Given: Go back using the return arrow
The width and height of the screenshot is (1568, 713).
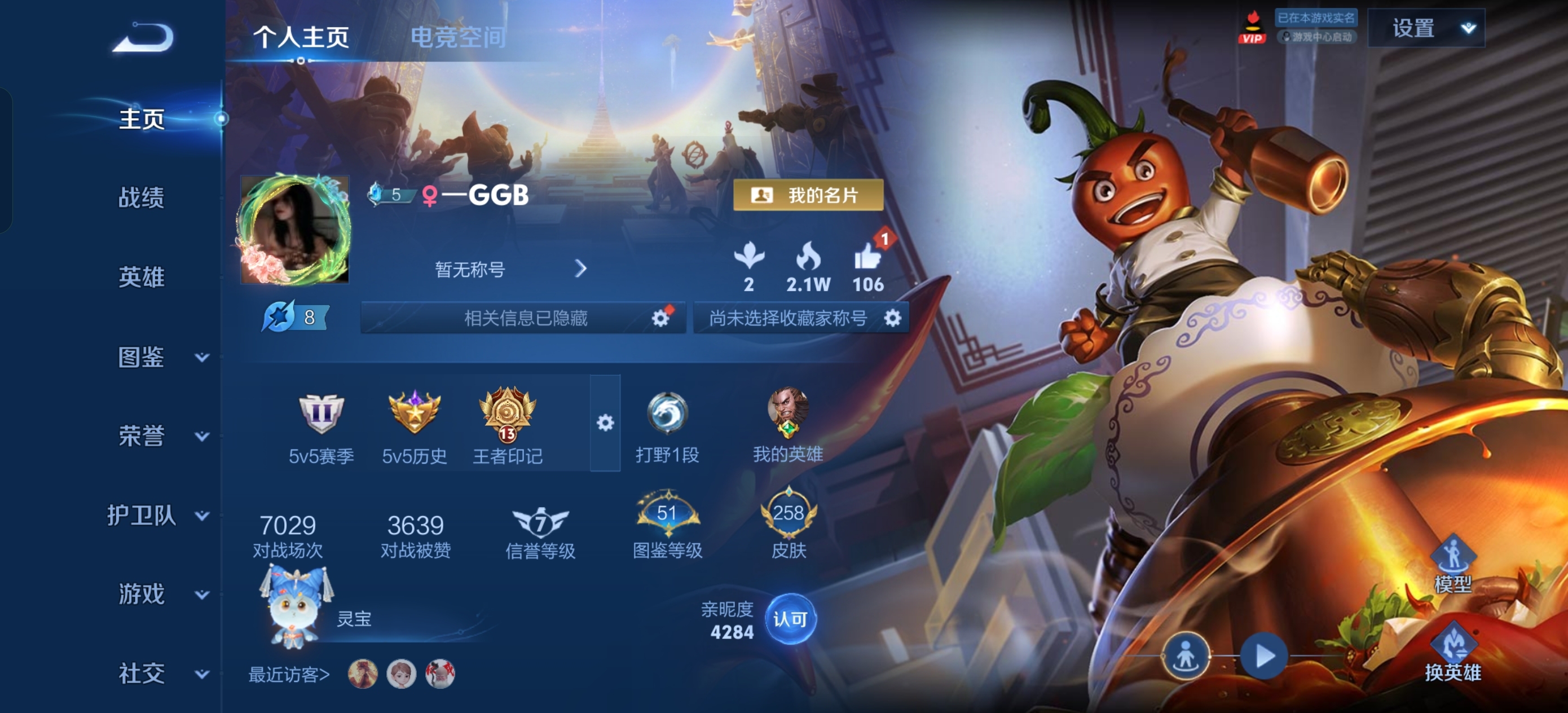Looking at the screenshot, I should (144, 38).
